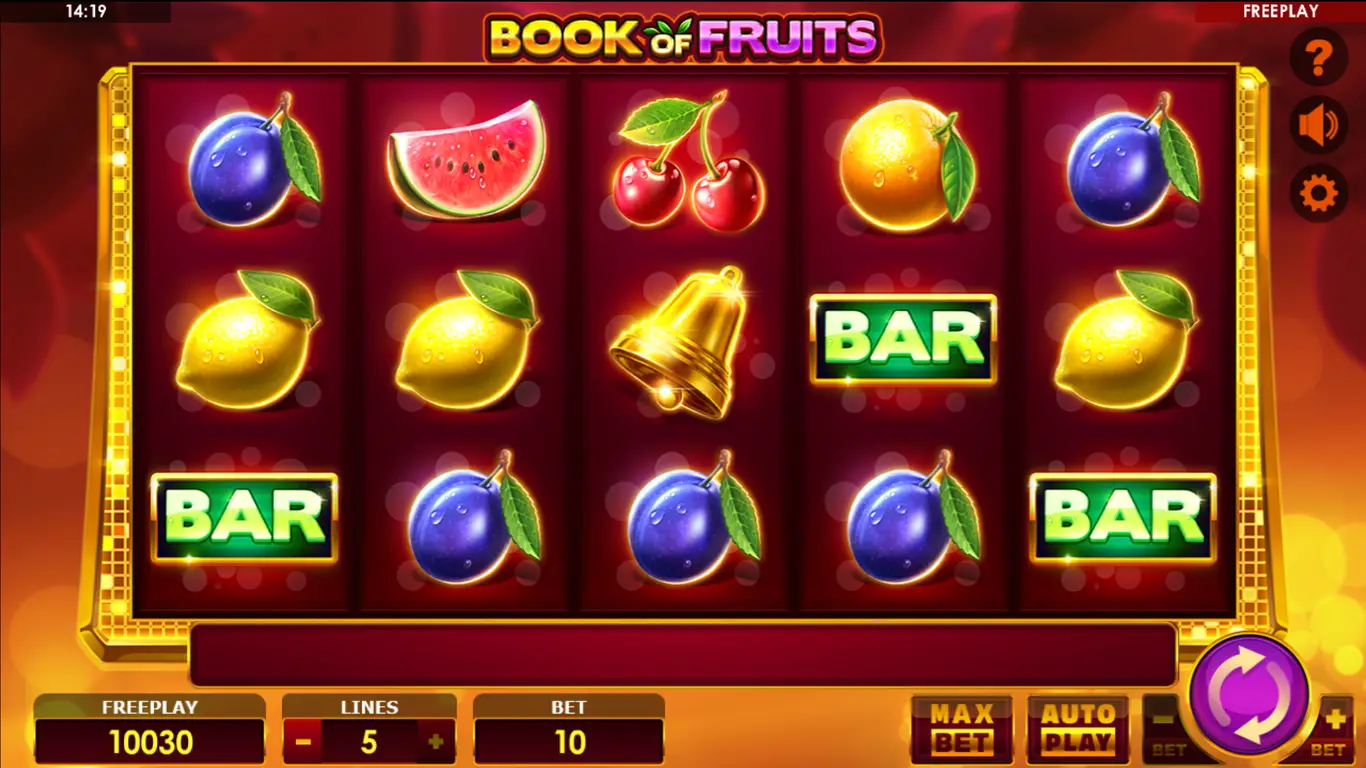This screenshot has width=1366, height=768.
Task: Open the gear settings menu
Action: [1318, 193]
